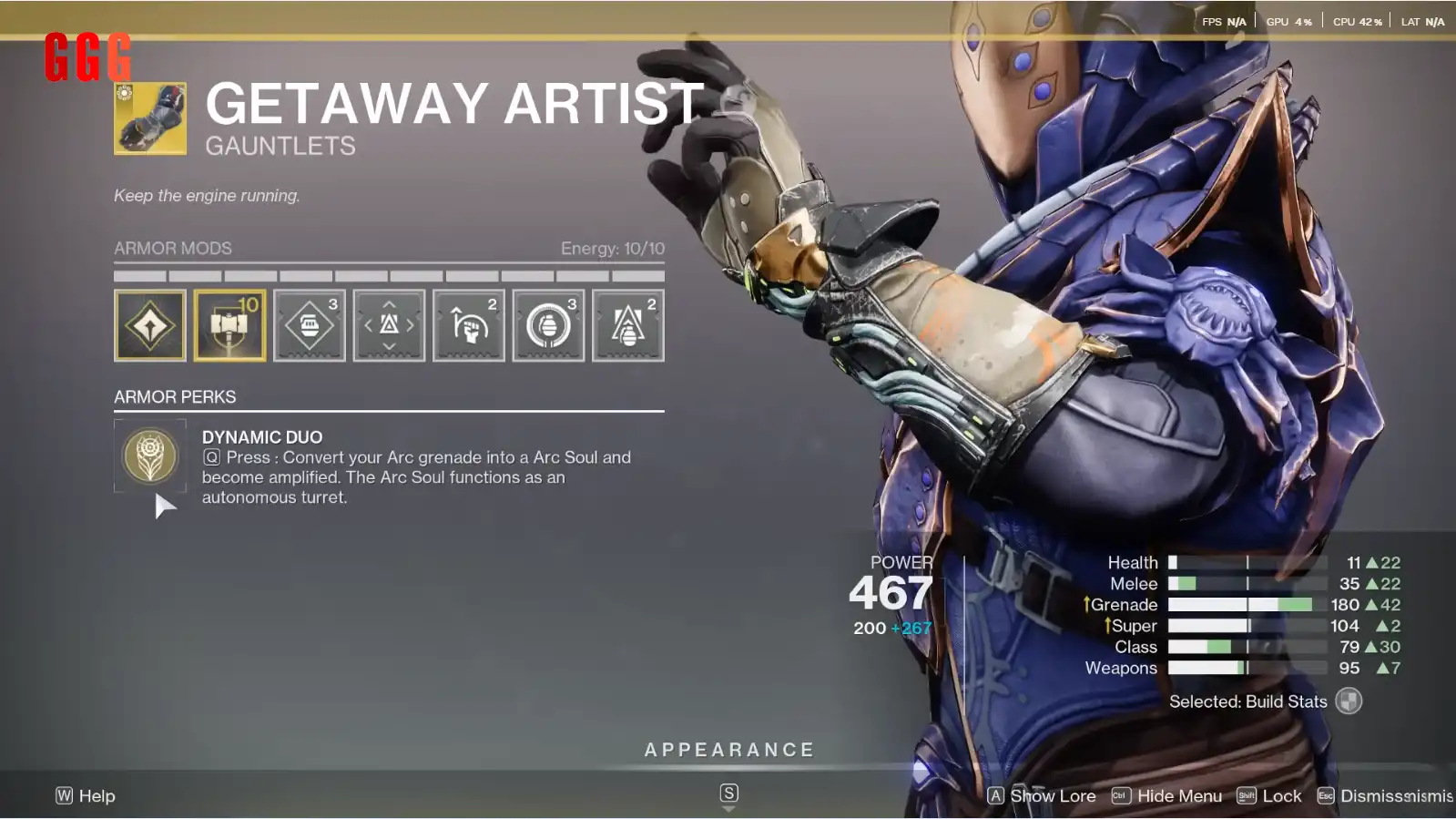The height and width of the screenshot is (819, 1456).
Task: Lock the Getaway Artist gauntlets
Action: (x=1270, y=796)
